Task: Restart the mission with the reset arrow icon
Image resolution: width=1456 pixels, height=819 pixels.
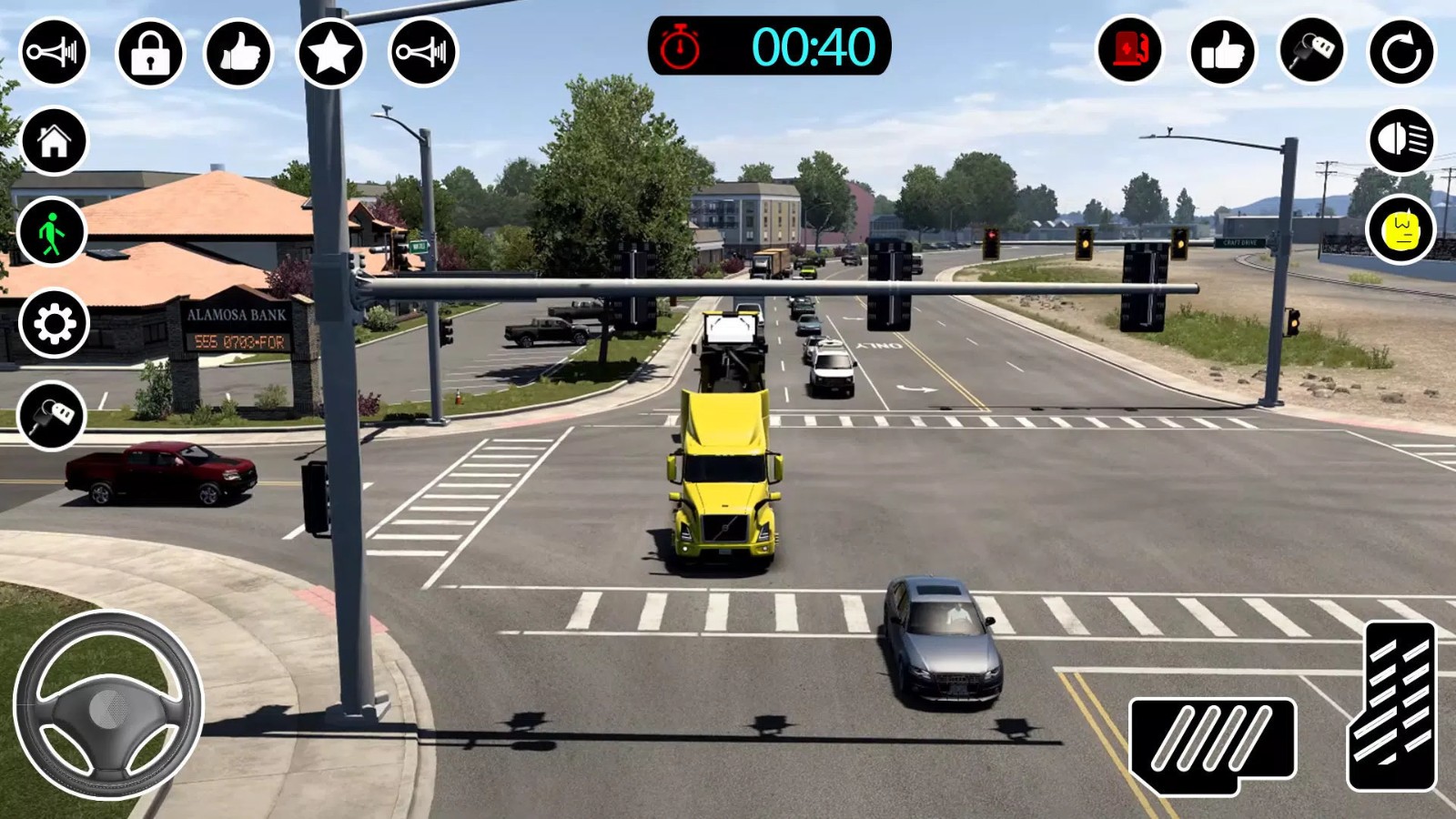Action: (x=1403, y=51)
